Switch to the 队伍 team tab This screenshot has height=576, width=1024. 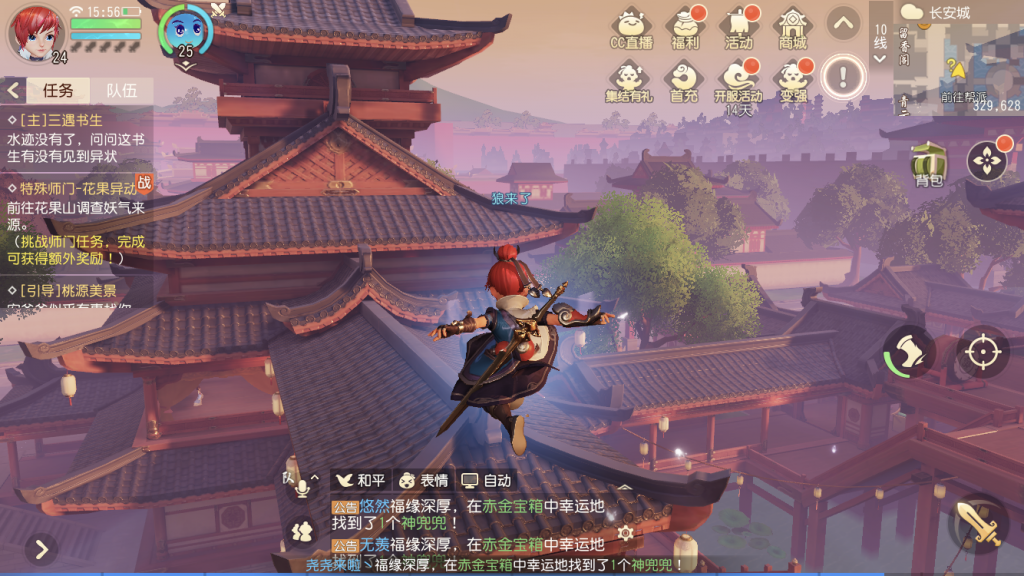click(121, 90)
